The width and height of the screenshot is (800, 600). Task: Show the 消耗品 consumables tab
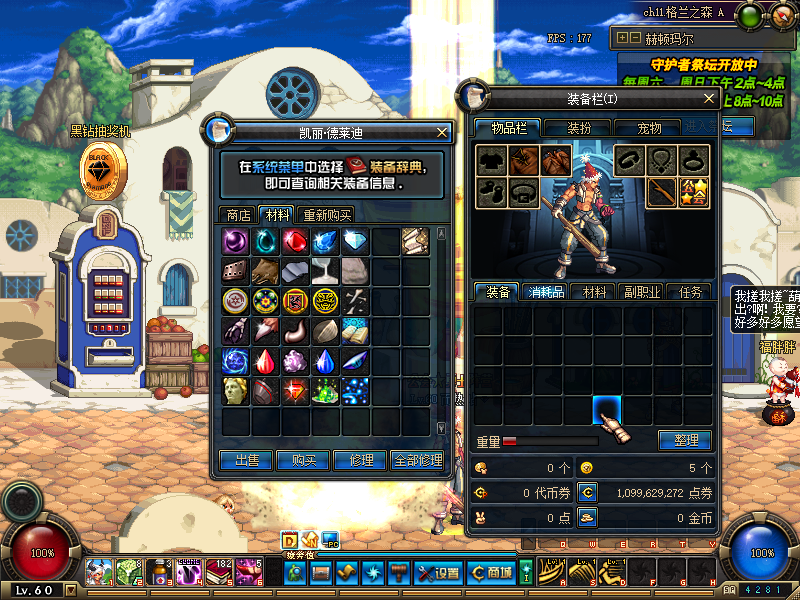546,292
